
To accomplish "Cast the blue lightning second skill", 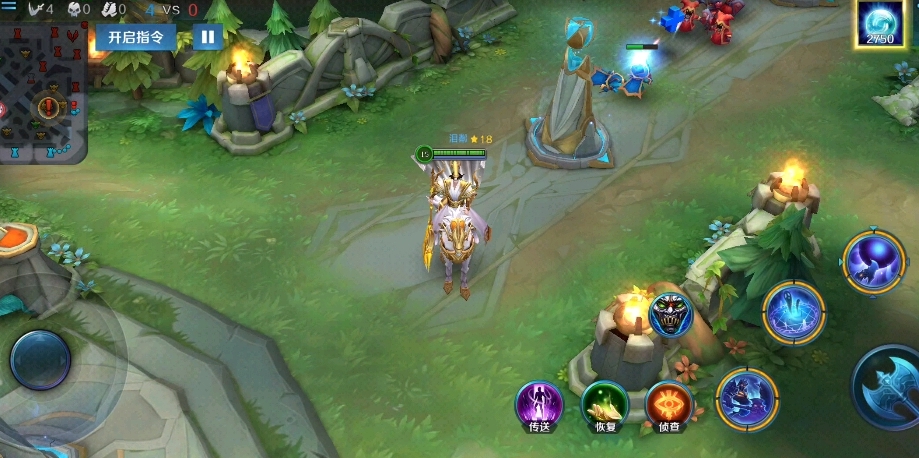I will pyautogui.click(x=794, y=313).
